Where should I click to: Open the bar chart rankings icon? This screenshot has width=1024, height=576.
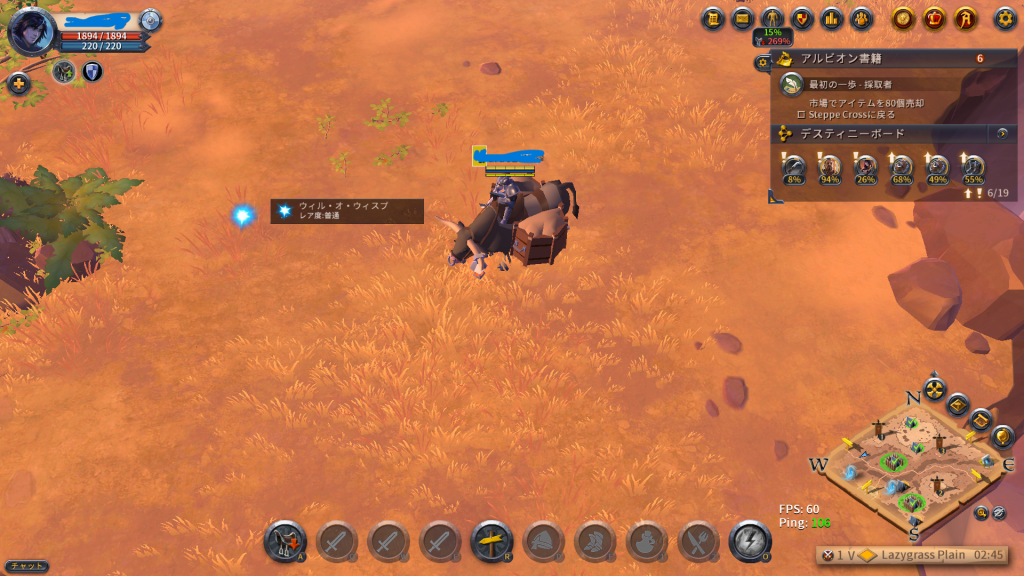pyautogui.click(x=832, y=18)
